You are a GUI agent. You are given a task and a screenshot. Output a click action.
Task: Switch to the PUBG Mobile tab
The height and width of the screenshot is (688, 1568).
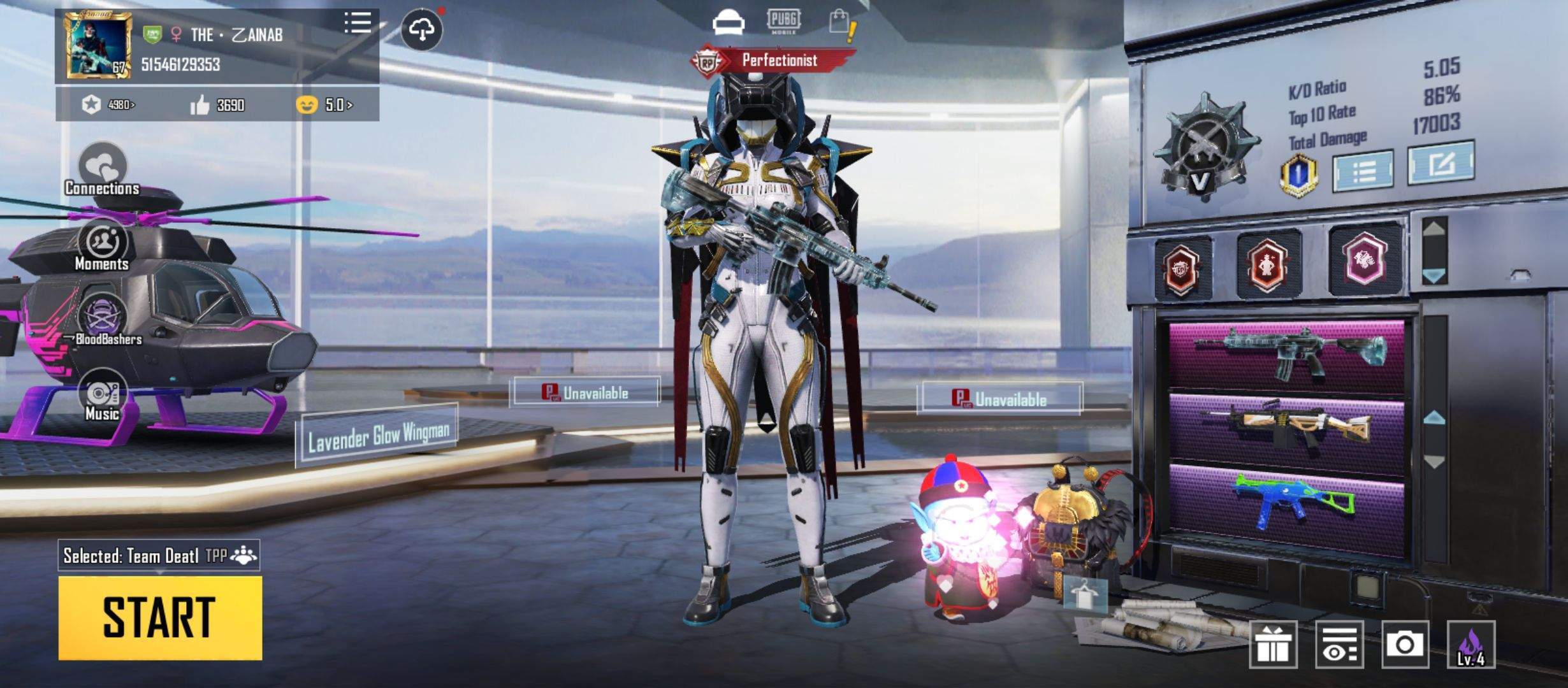[783, 21]
